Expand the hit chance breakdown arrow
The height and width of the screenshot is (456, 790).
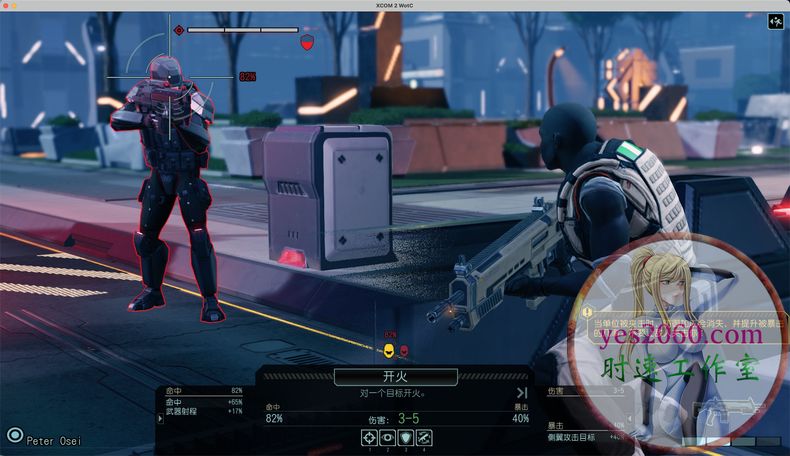[159, 419]
